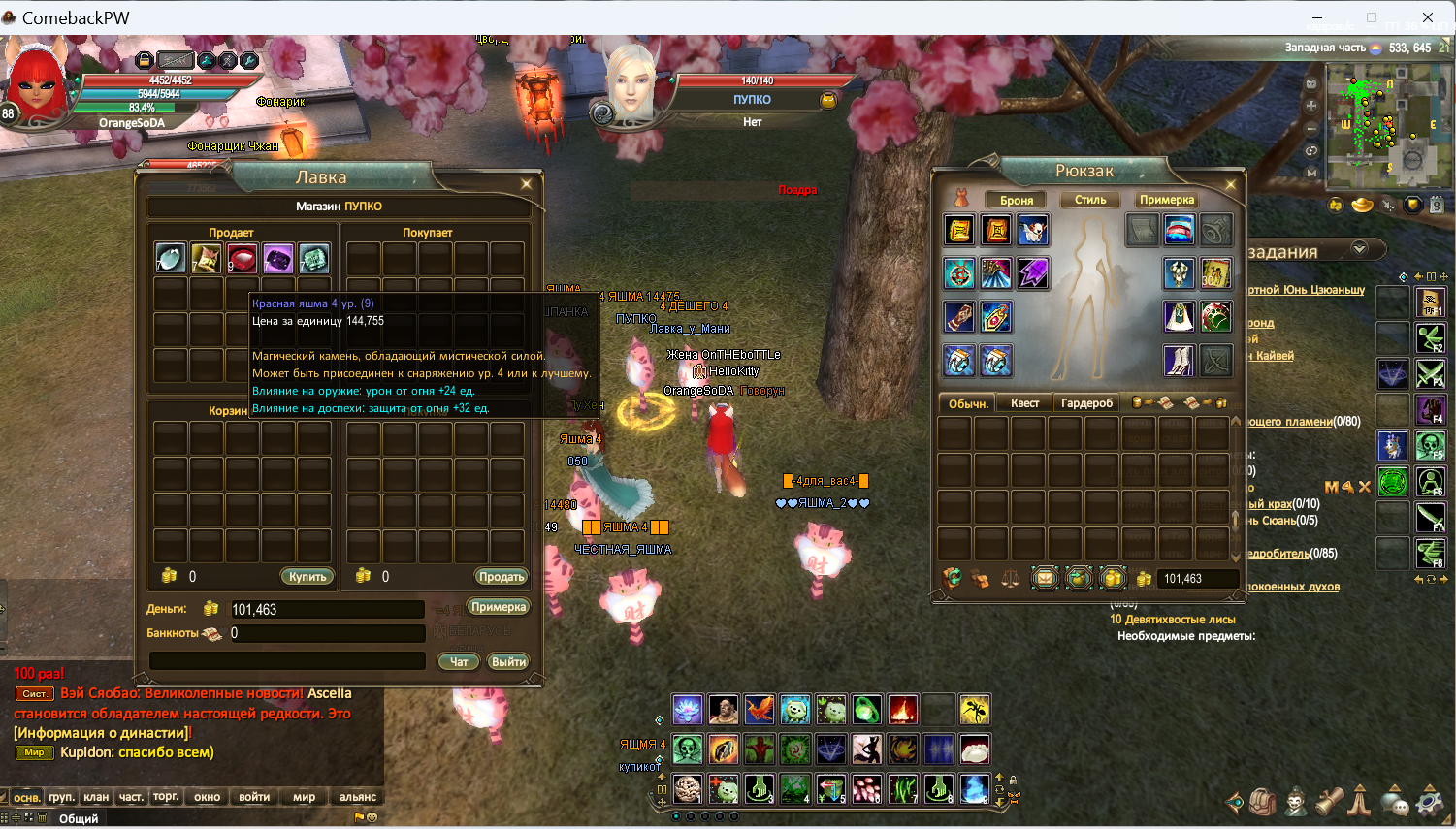The image size is (1456, 829).
Task: Switch to the Стиль tab
Action: coord(1090,200)
